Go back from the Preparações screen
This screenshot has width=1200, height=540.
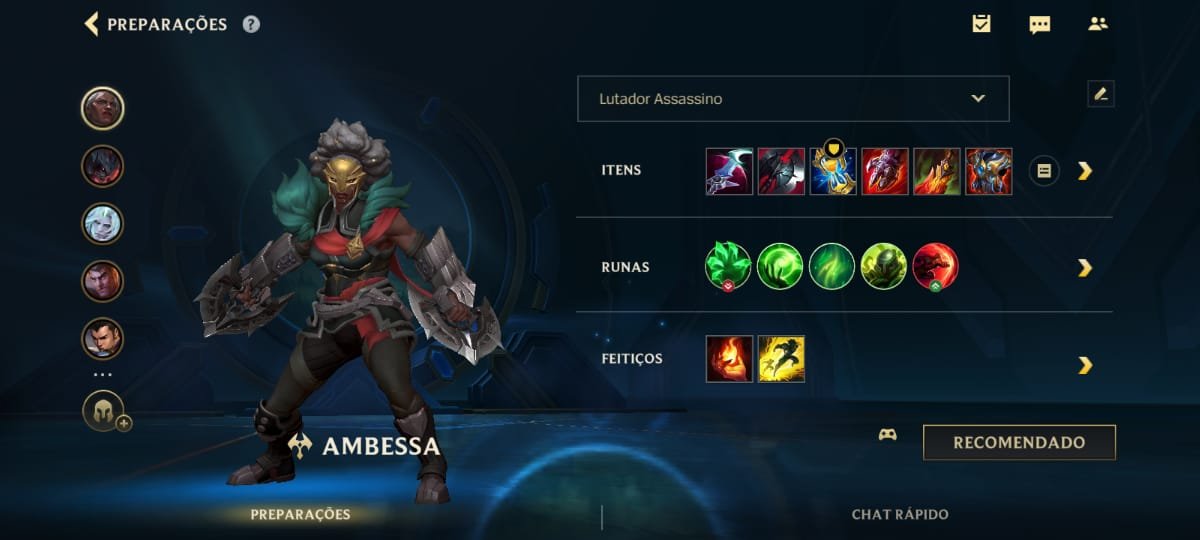click(x=92, y=24)
